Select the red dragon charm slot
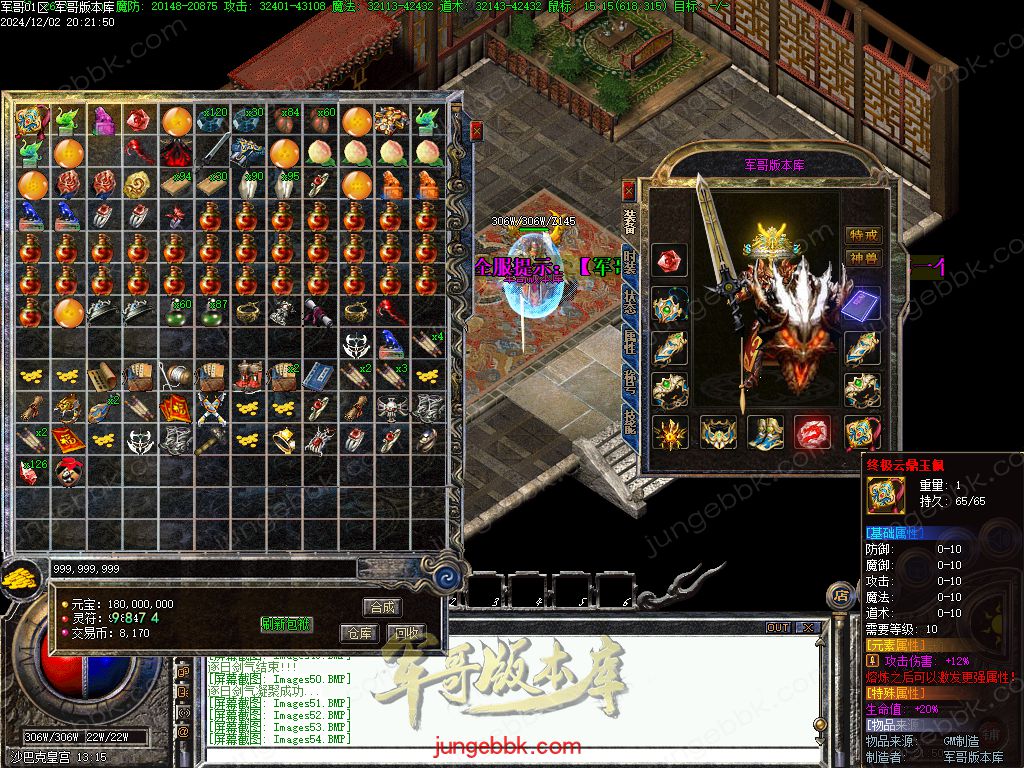The width and height of the screenshot is (1024, 768). (813, 433)
